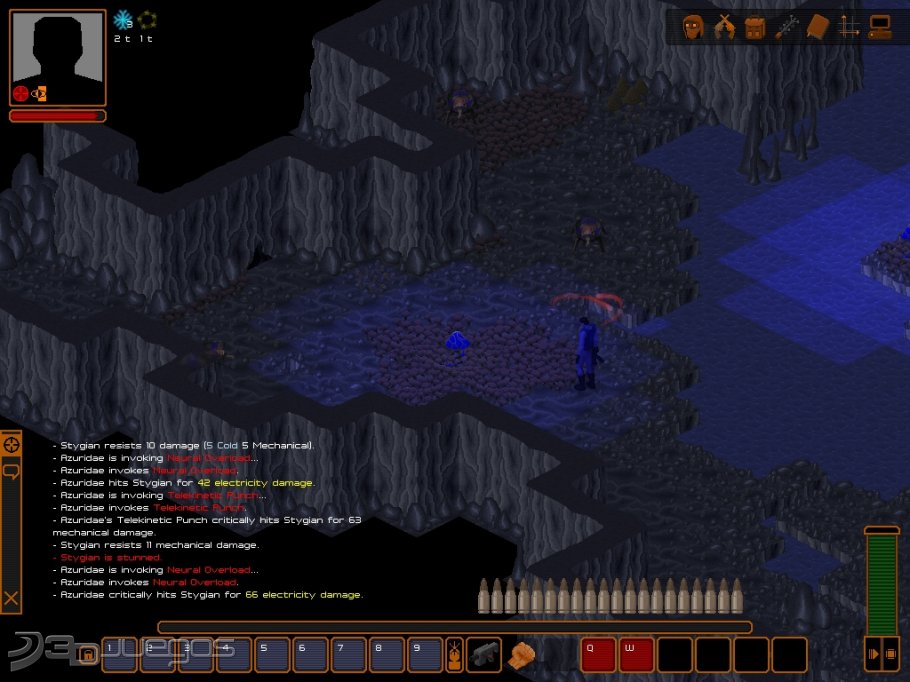910x682 pixels.
Task: Open the backpack inventory
Action: (754, 27)
